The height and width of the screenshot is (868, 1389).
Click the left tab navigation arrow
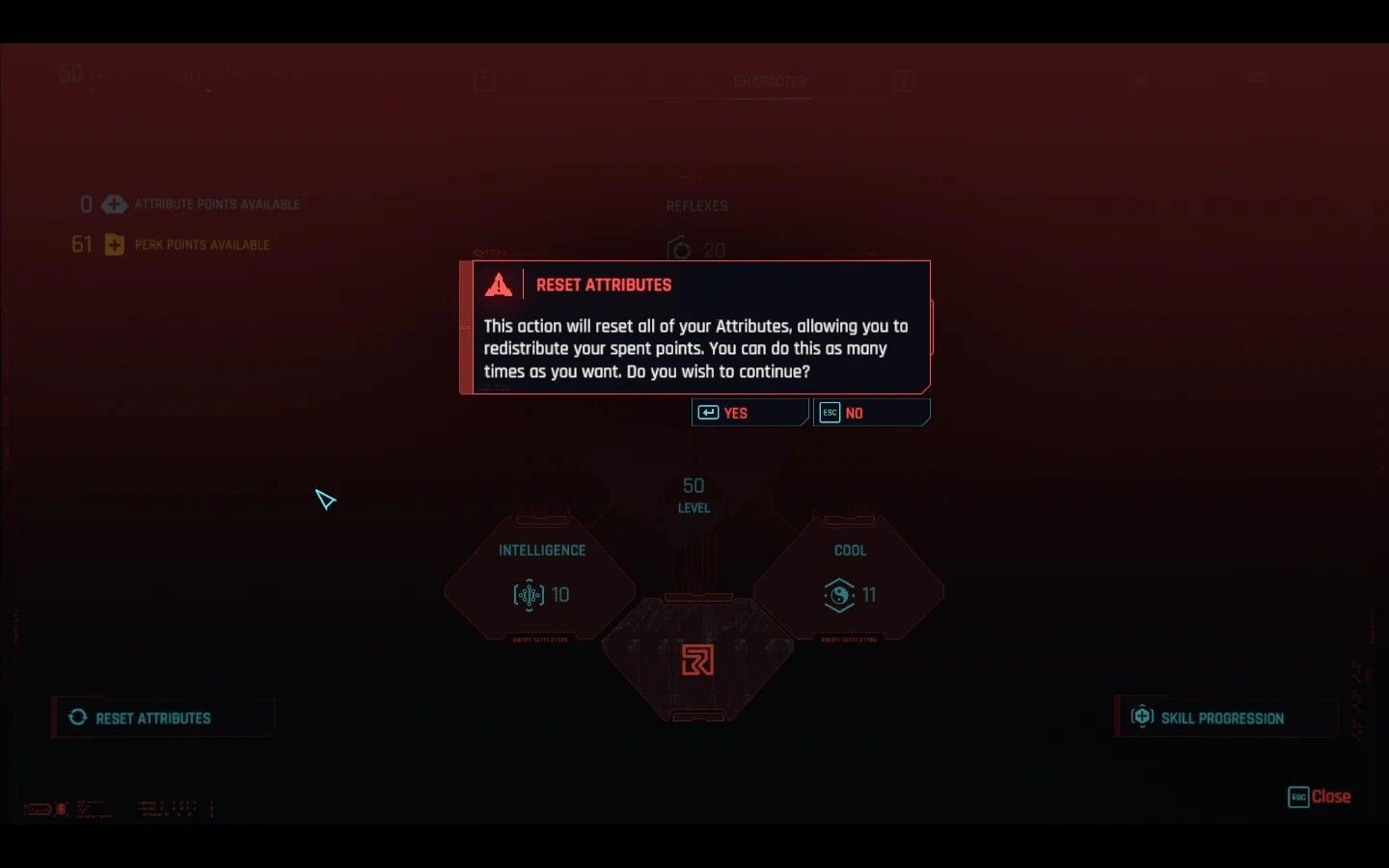click(x=484, y=81)
